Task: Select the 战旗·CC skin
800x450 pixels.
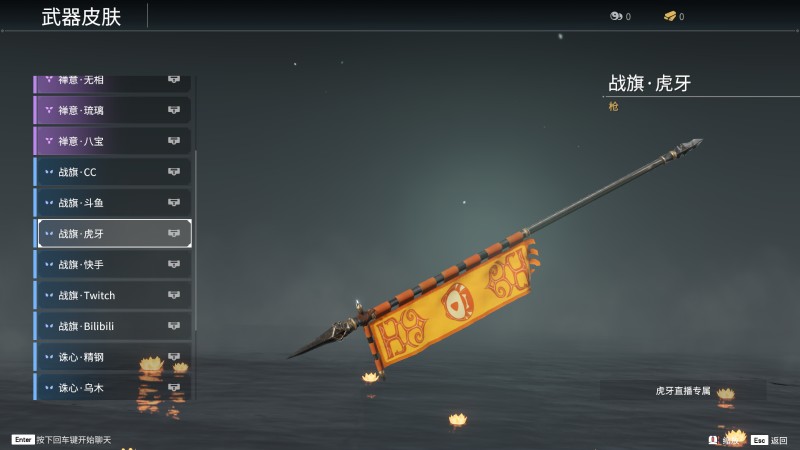Action: (x=112, y=172)
